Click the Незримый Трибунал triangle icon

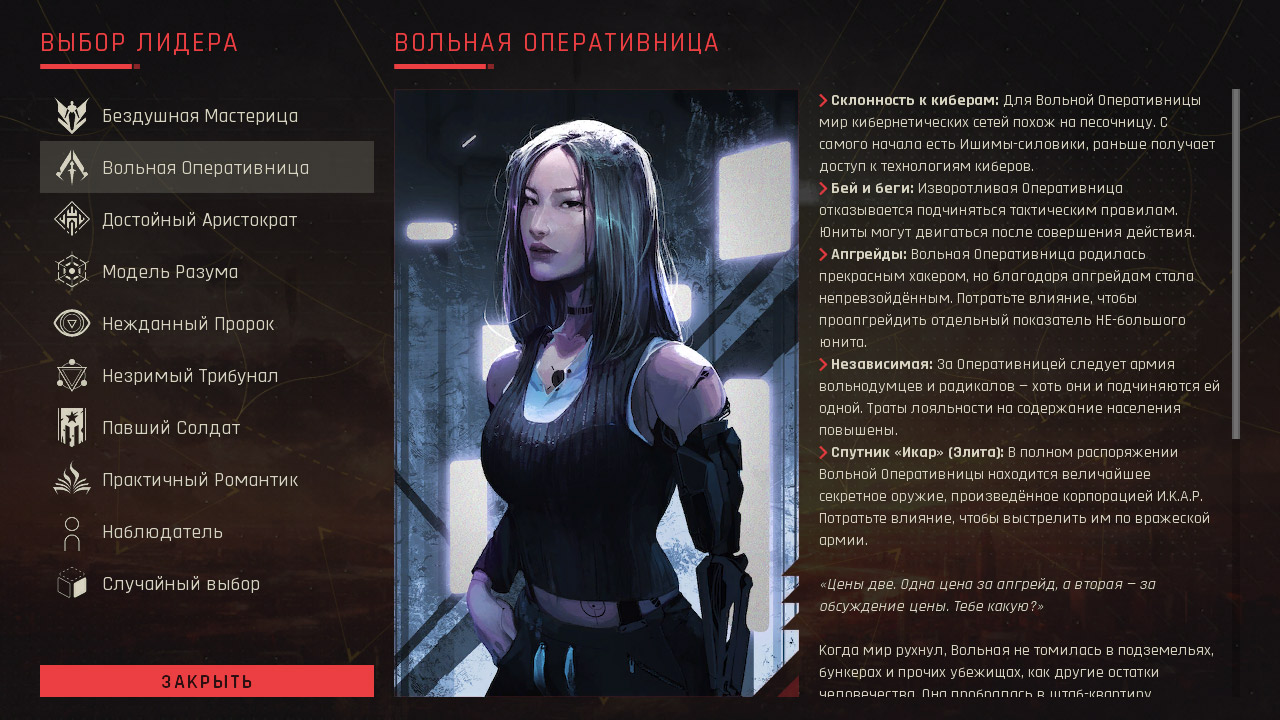tap(70, 375)
